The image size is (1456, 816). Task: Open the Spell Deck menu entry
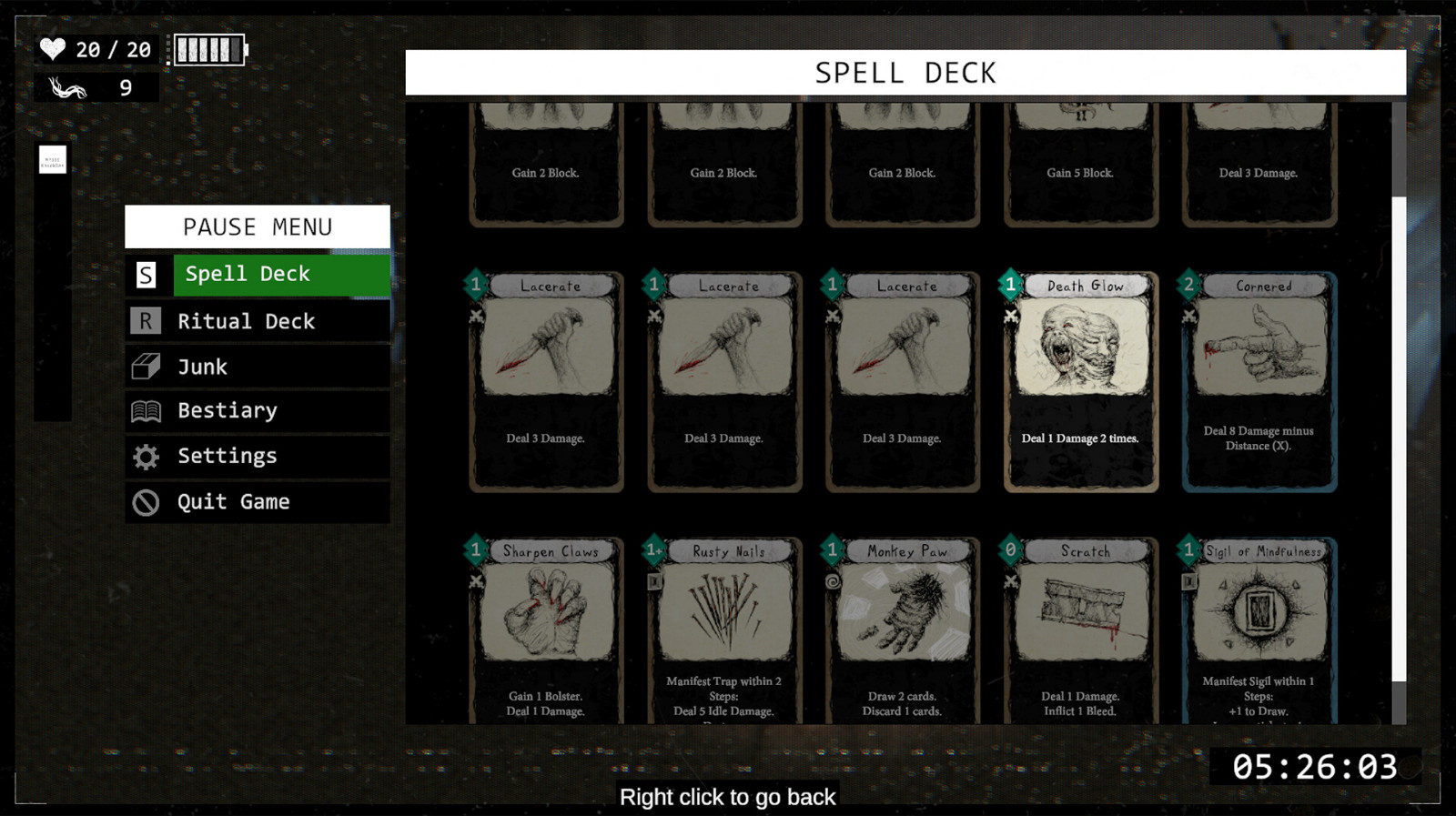click(x=258, y=275)
